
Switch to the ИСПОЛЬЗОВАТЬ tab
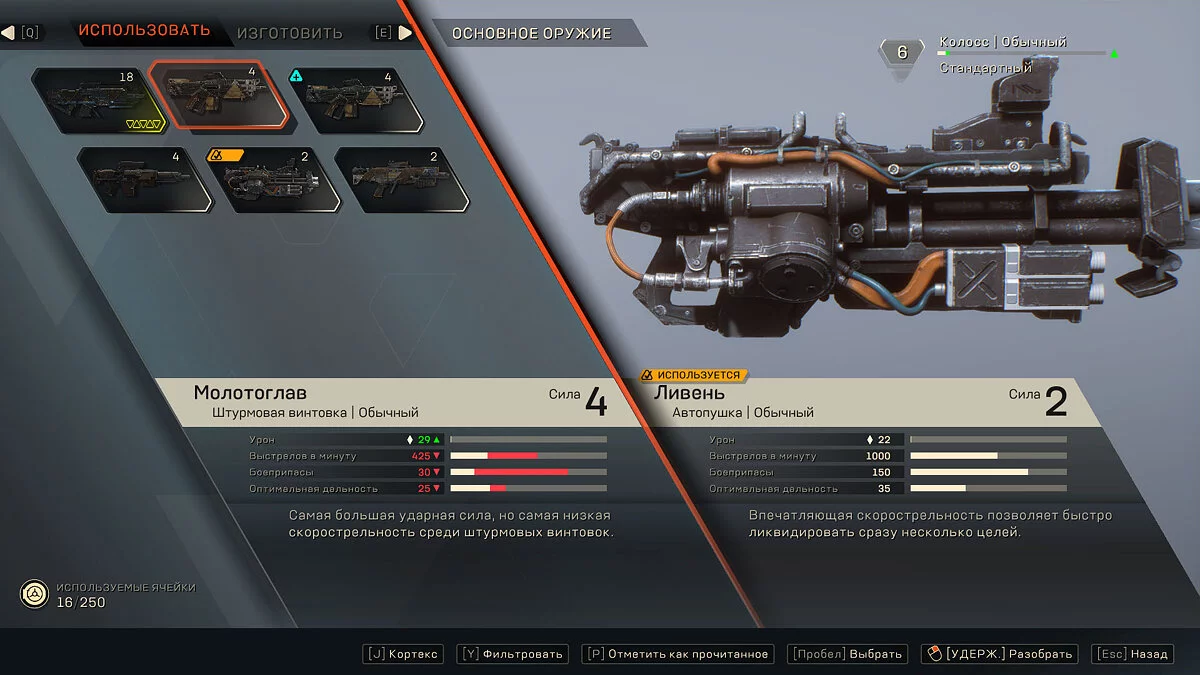[x=144, y=30]
